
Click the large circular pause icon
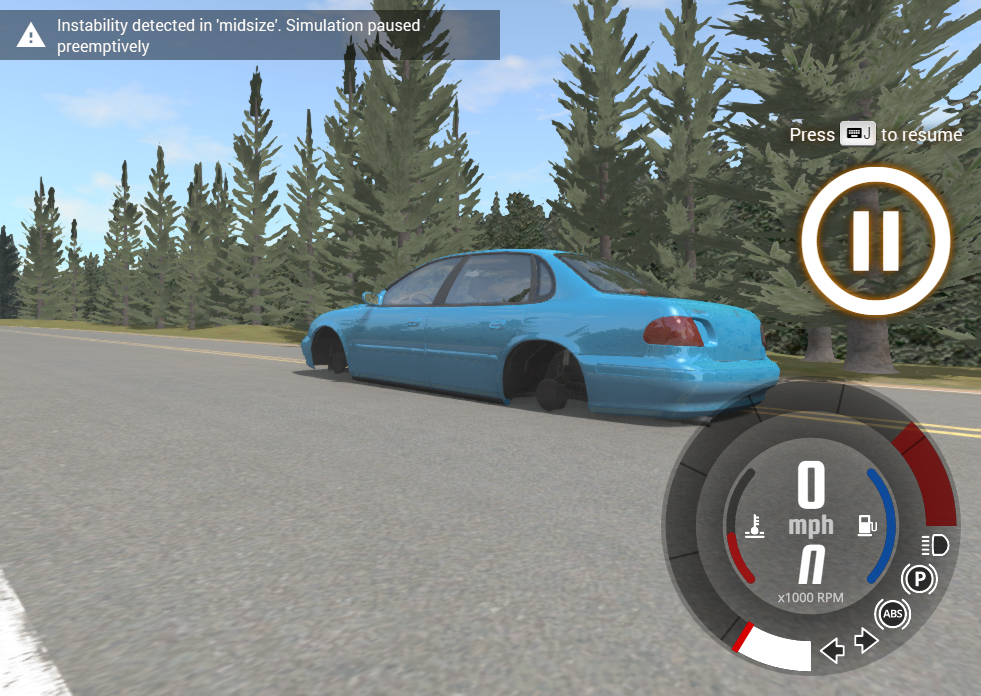(x=875, y=241)
